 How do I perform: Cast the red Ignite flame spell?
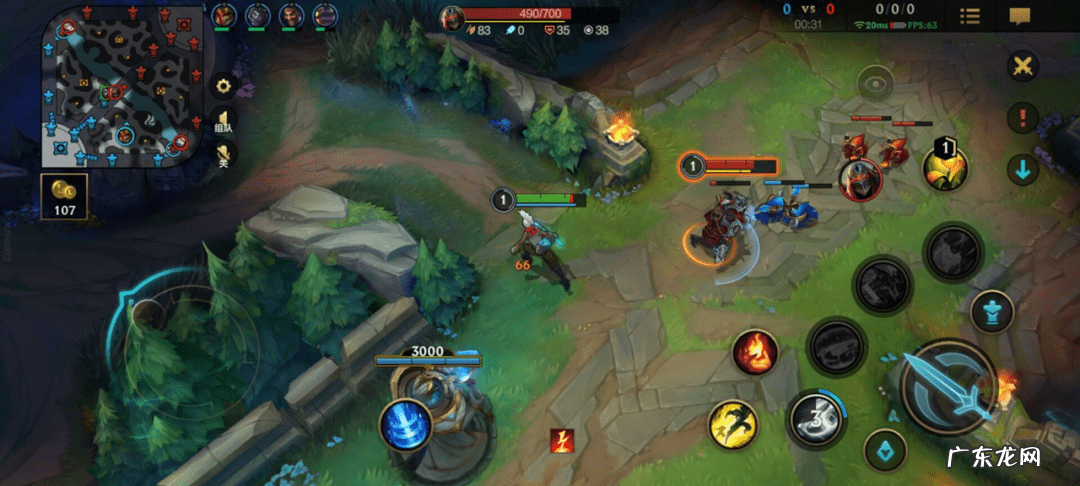pos(756,352)
